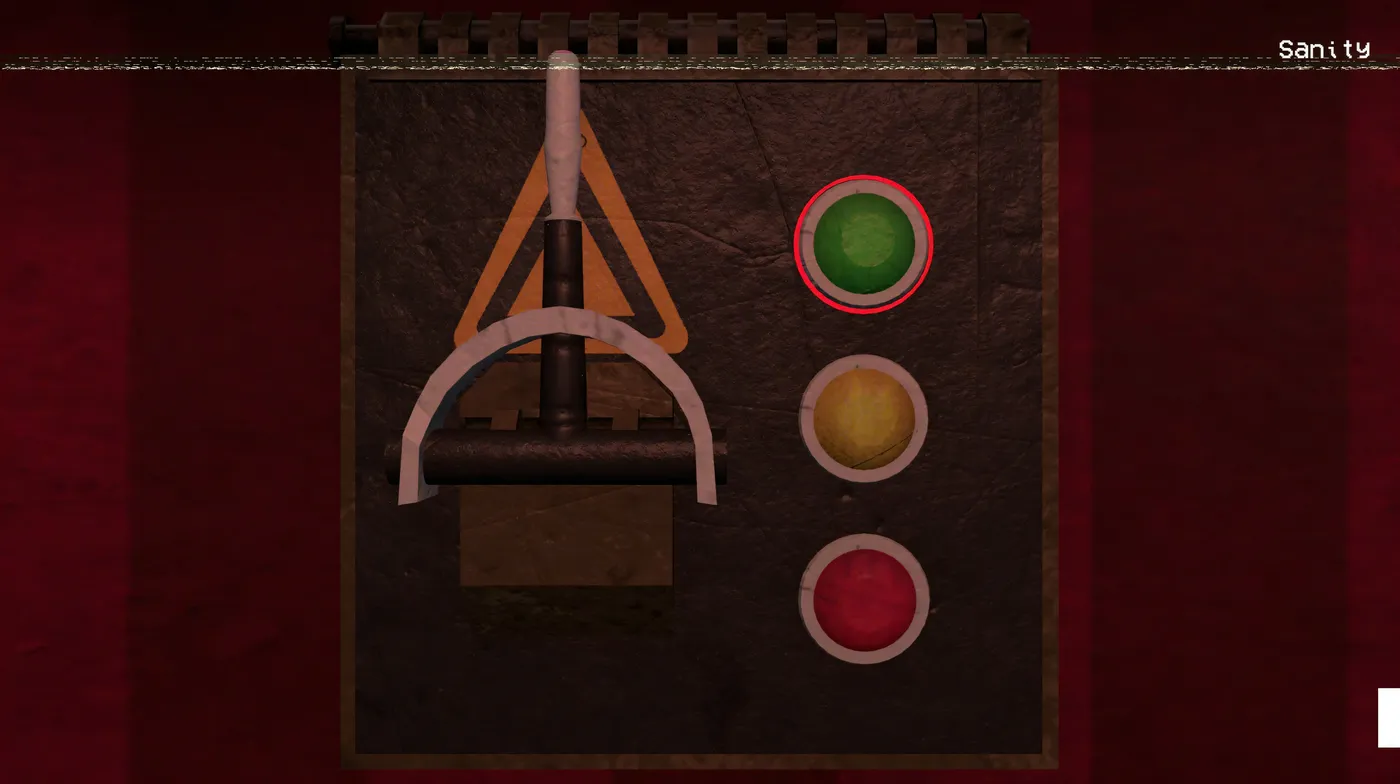Select the yellow signal light
The width and height of the screenshot is (1400, 784).
click(x=864, y=421)
